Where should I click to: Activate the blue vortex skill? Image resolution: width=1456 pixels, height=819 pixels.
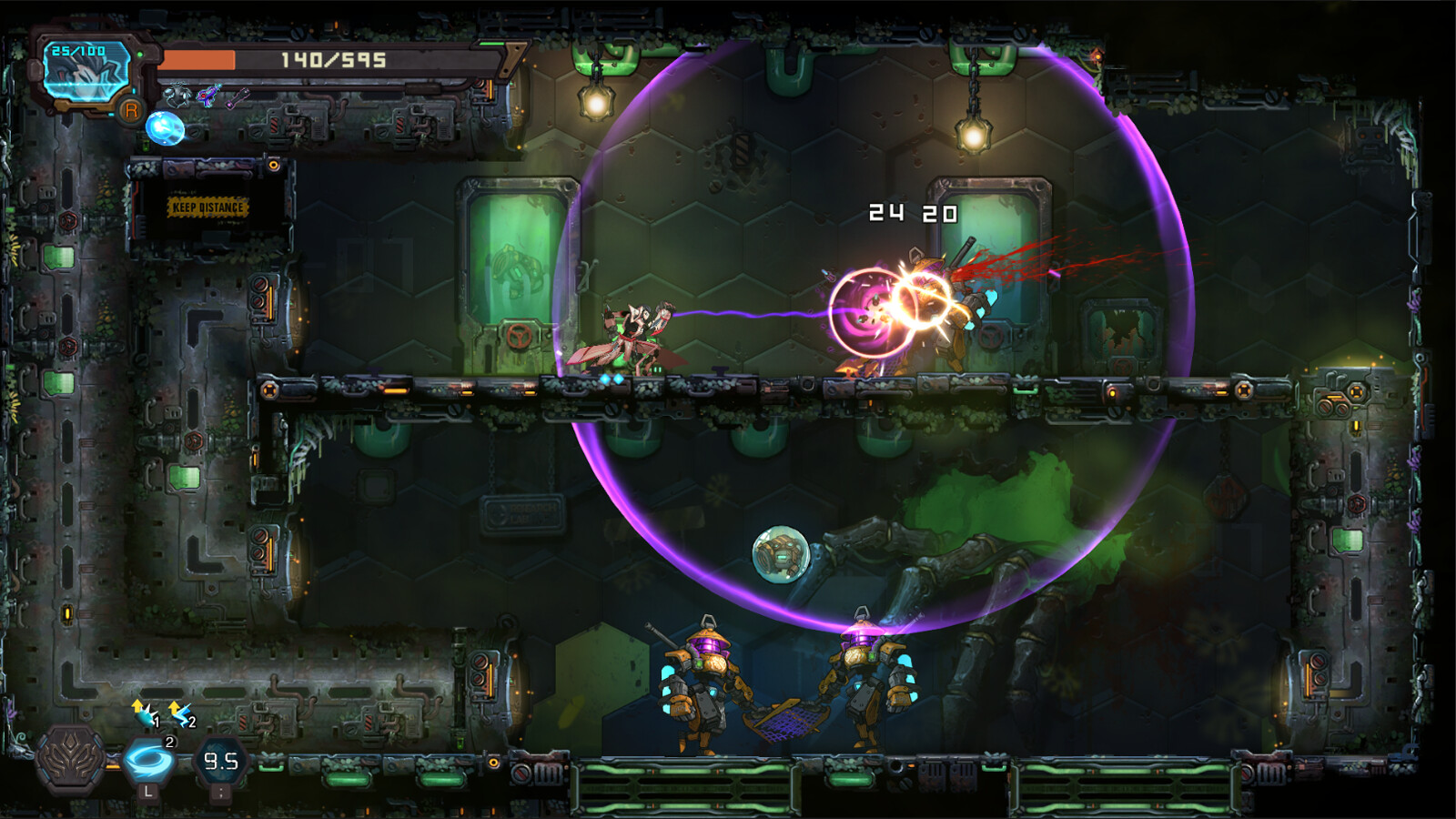[x=148, y=761]
